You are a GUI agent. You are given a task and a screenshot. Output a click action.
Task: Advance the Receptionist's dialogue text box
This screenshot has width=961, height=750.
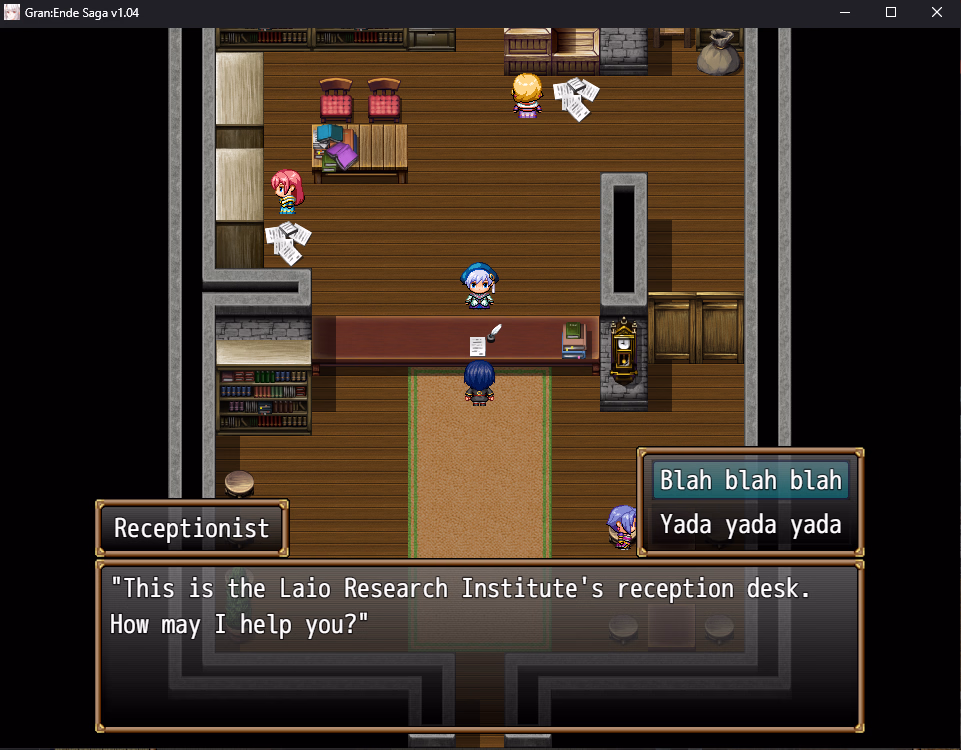[479, 645]
